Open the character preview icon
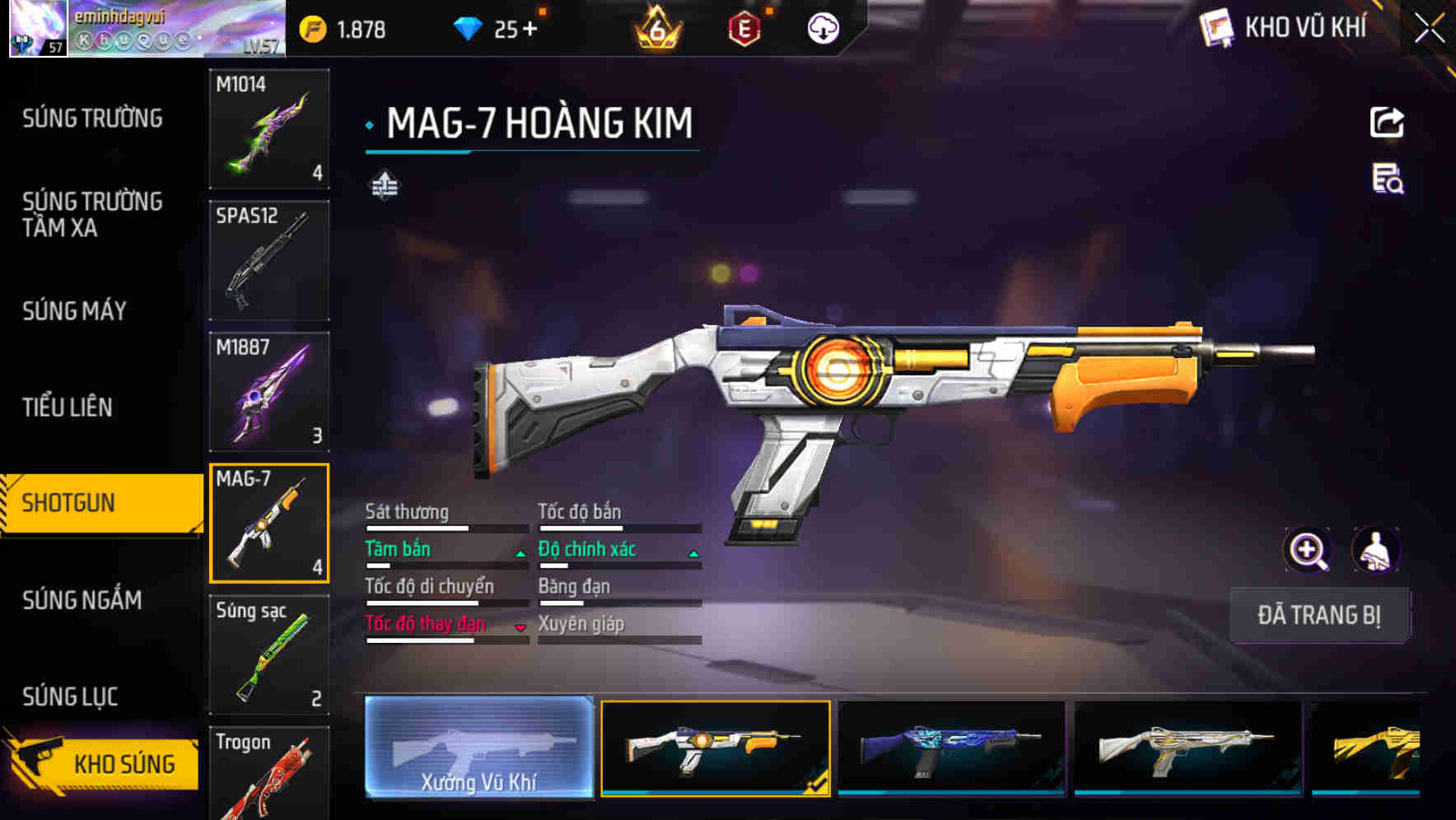 1376,550
